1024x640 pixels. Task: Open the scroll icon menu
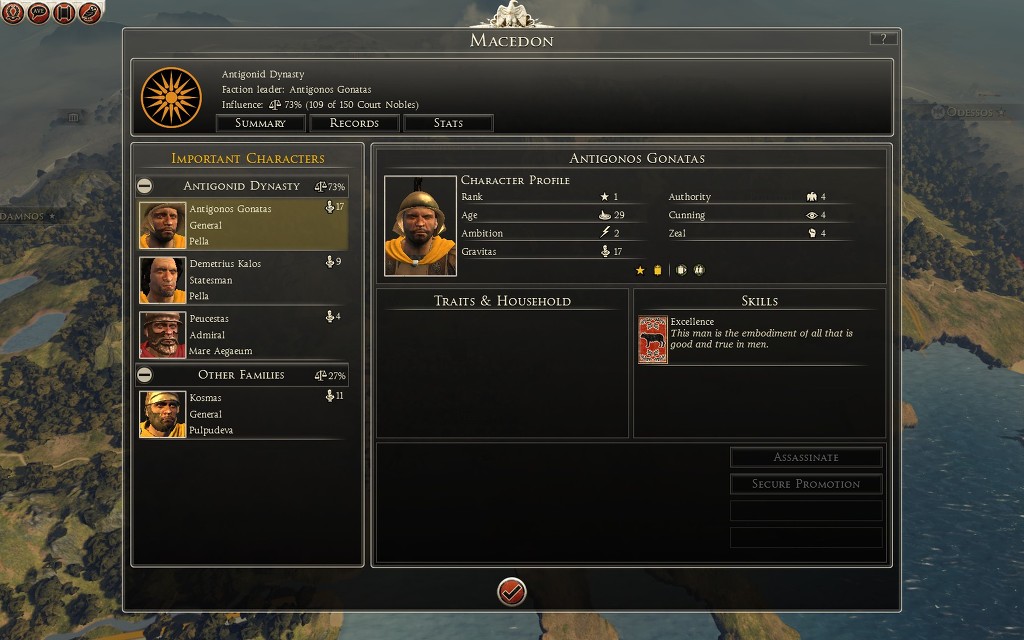[x=65, y=13]
